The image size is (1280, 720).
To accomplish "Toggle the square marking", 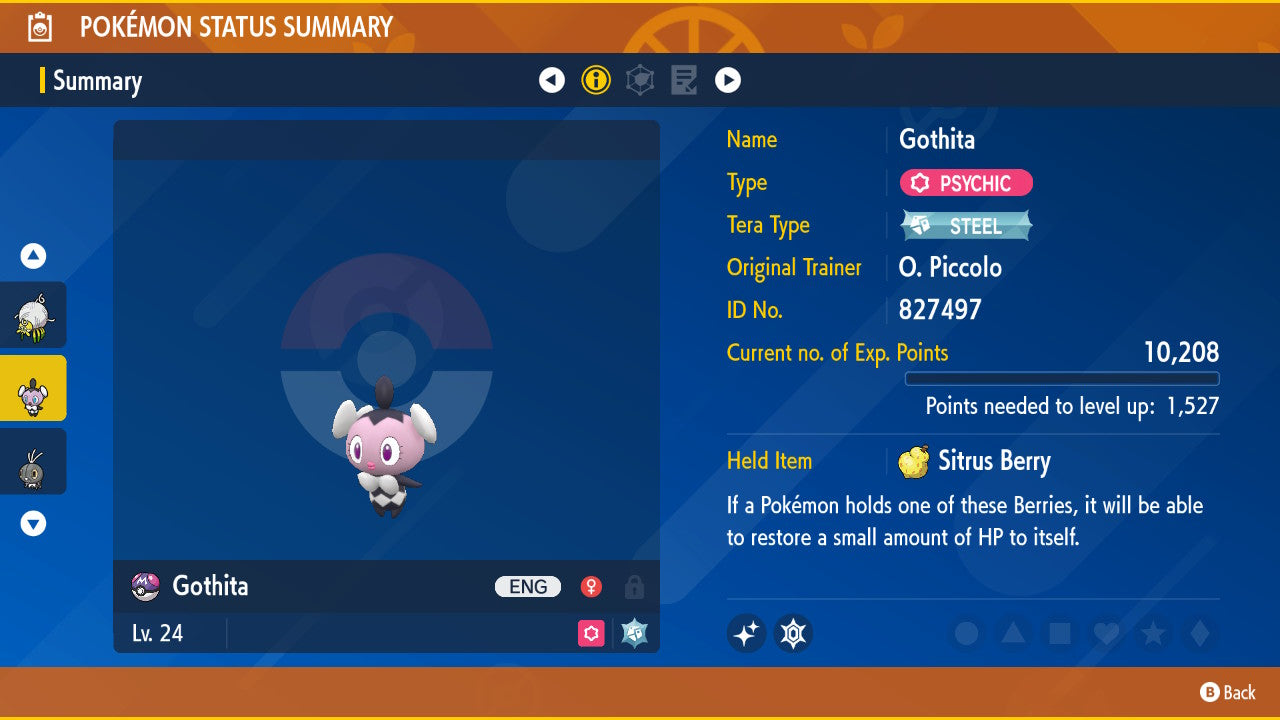I will tap(1058, 633).
